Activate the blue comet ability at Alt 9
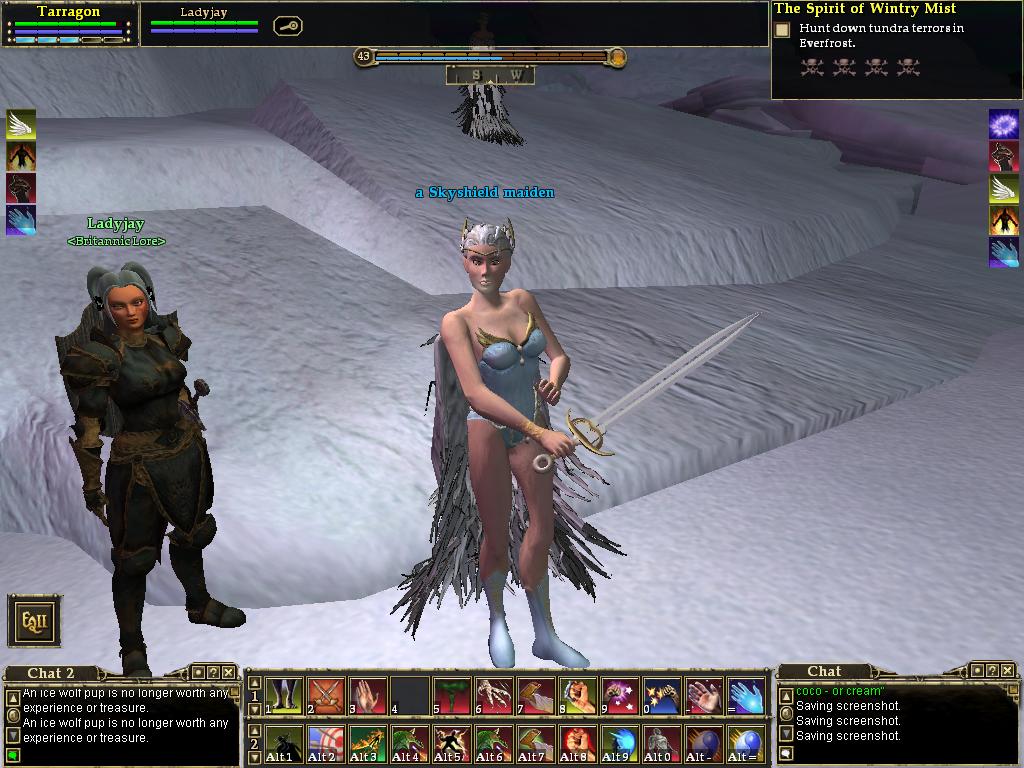 click(621, 745)
